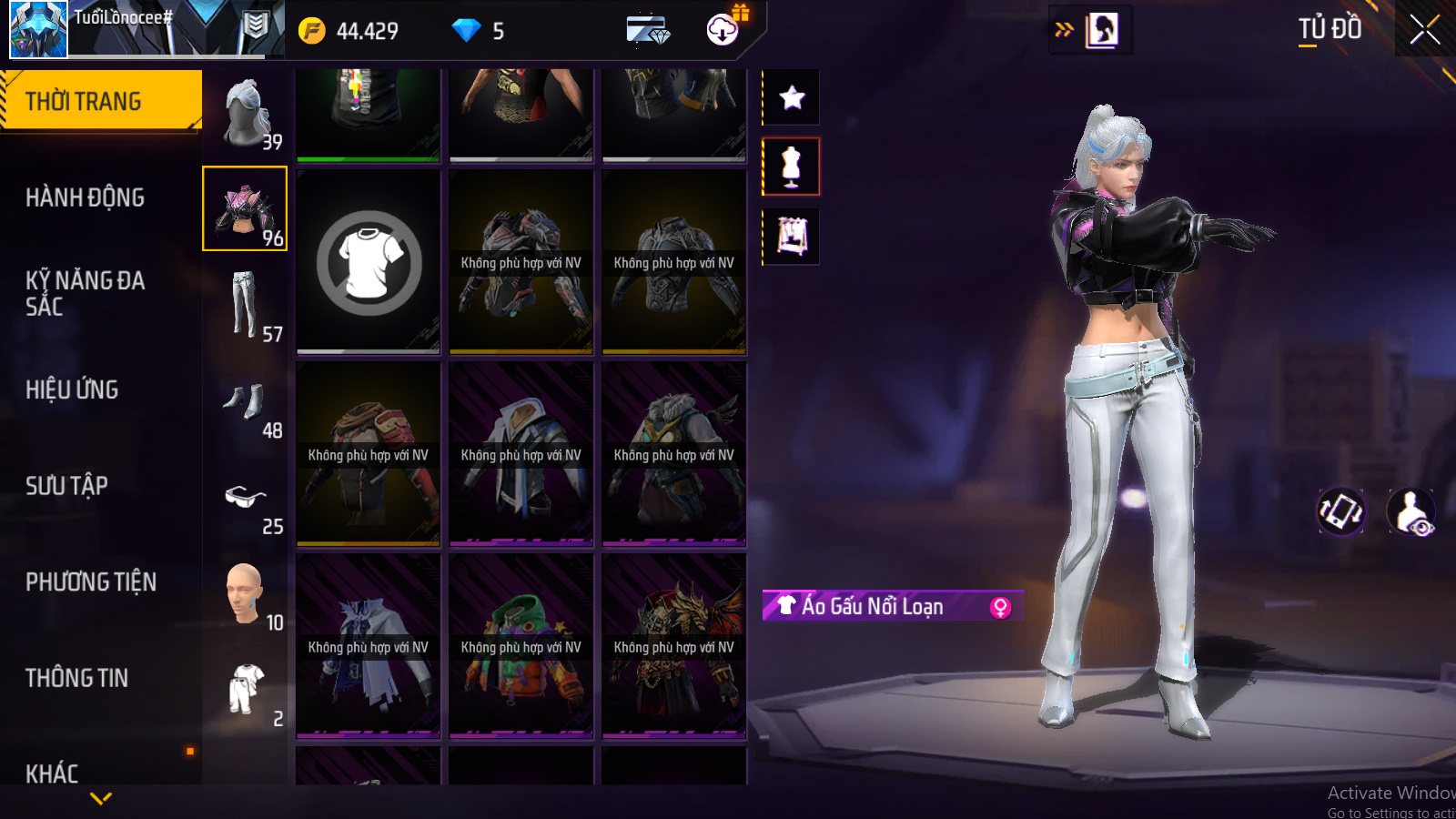Select the mannequin filter button
This screenshot has width=1456, height=819.
[792, 167]
